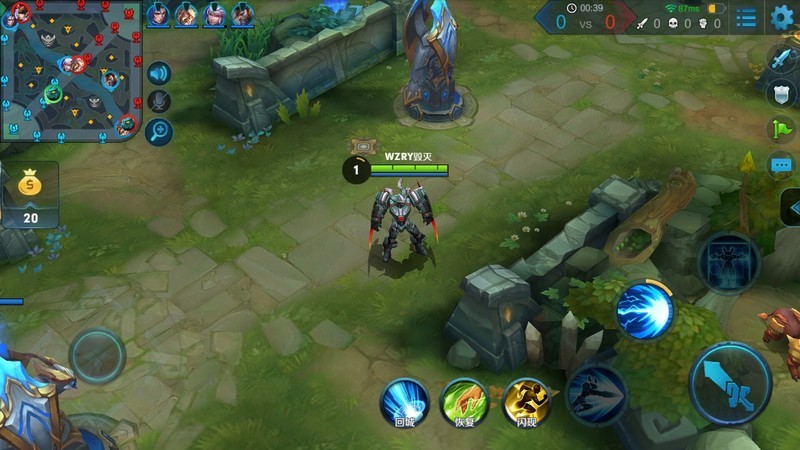Viewport: 800px width, 450px height.
Task: Activate the dash kick skill
Action: 596,395
